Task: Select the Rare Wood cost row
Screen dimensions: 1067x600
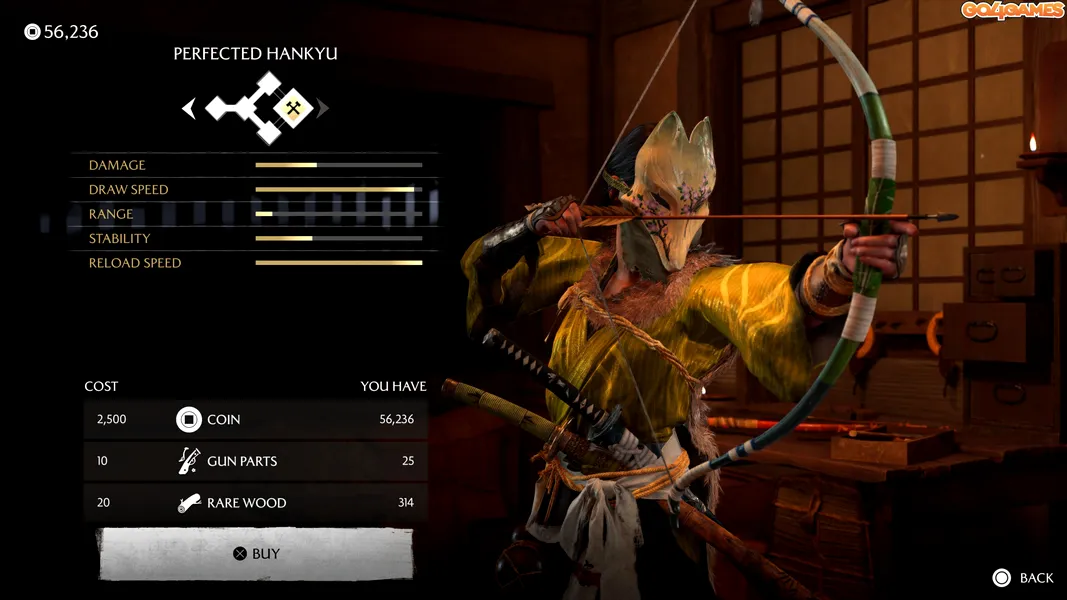Action: [256, 502]
